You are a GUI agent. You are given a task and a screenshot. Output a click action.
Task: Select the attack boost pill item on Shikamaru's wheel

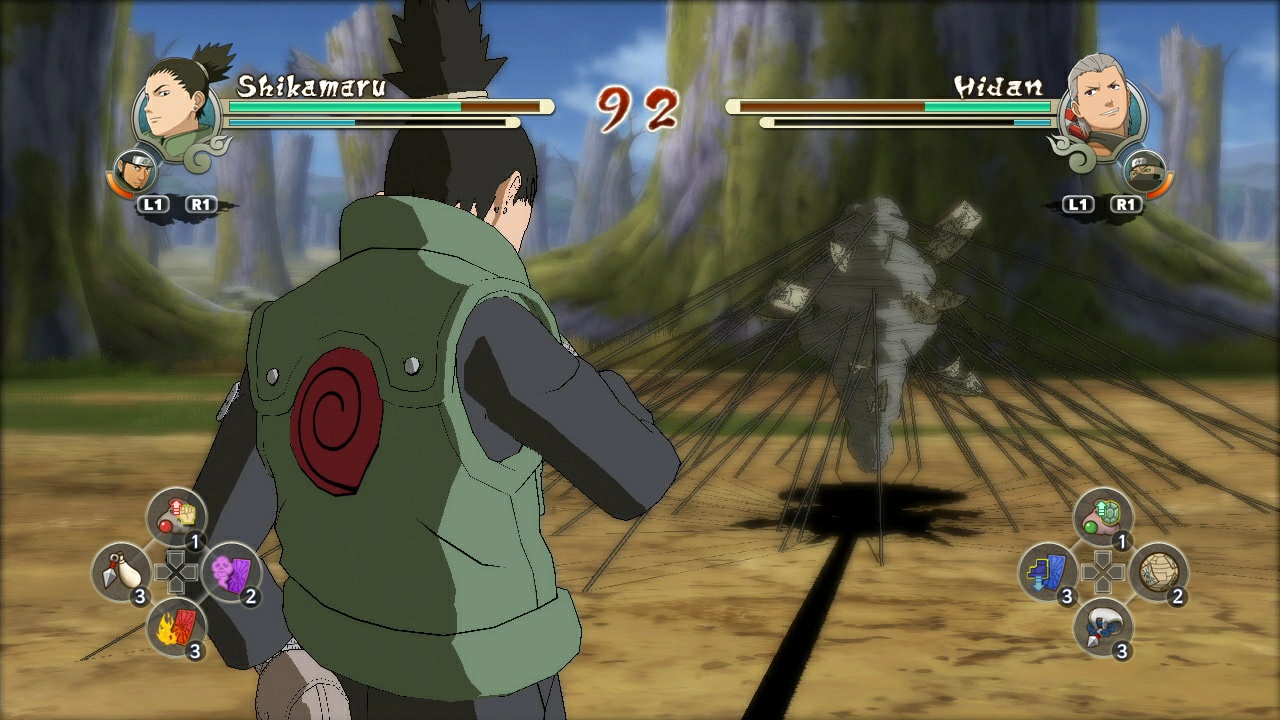coord(178,516)
